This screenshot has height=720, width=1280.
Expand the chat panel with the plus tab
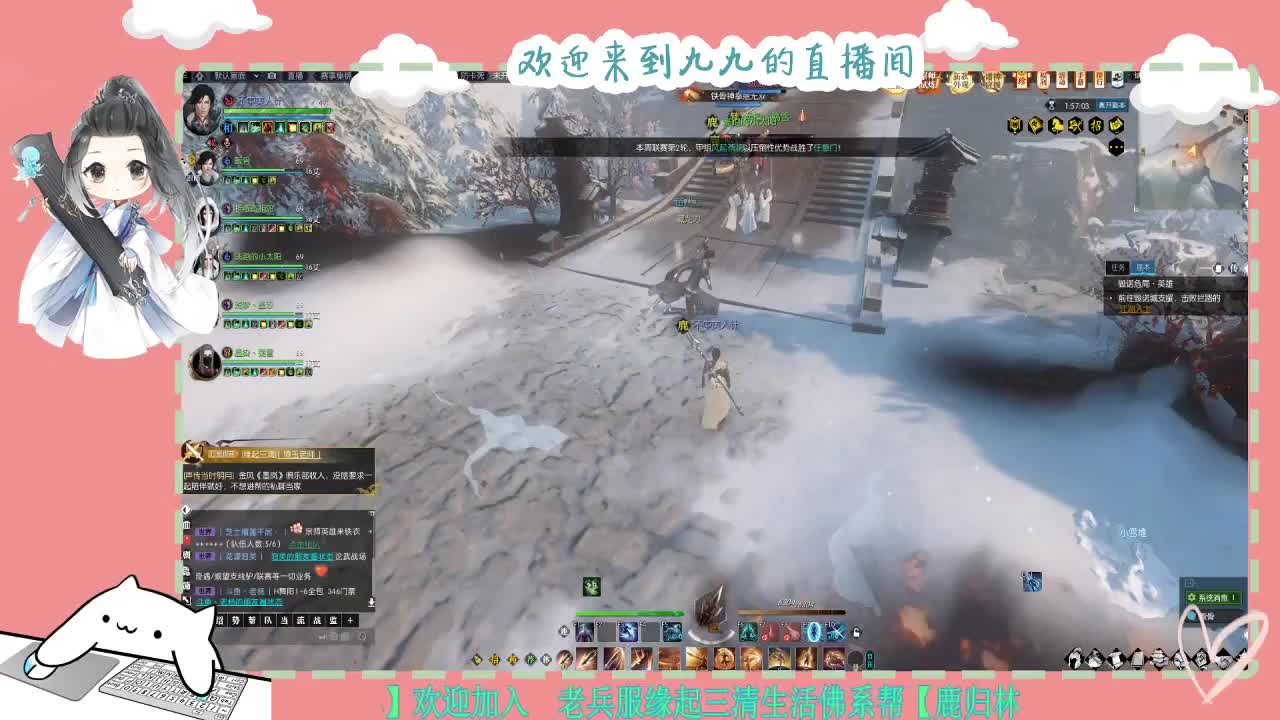pyautogui.click(x=350, y=620)
